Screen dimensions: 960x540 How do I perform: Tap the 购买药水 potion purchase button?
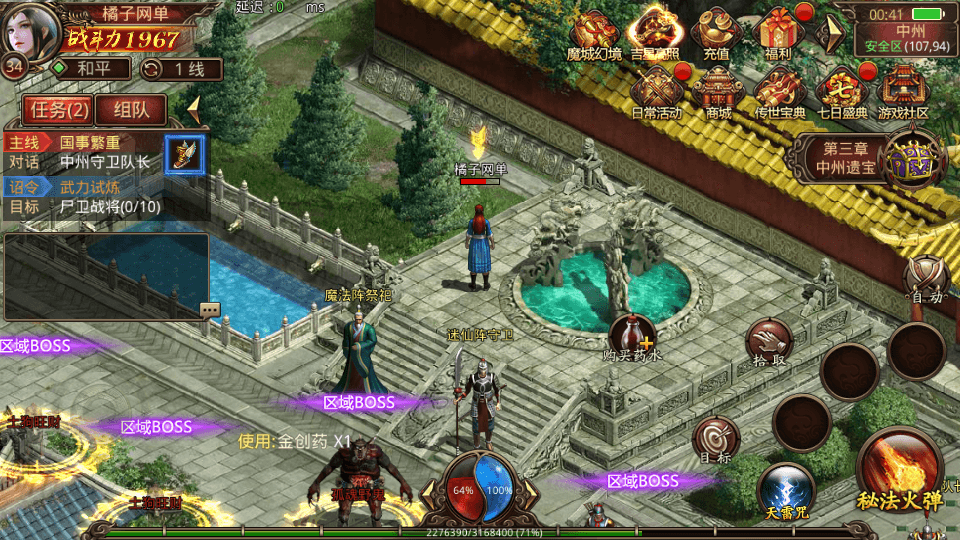point(633,336)
